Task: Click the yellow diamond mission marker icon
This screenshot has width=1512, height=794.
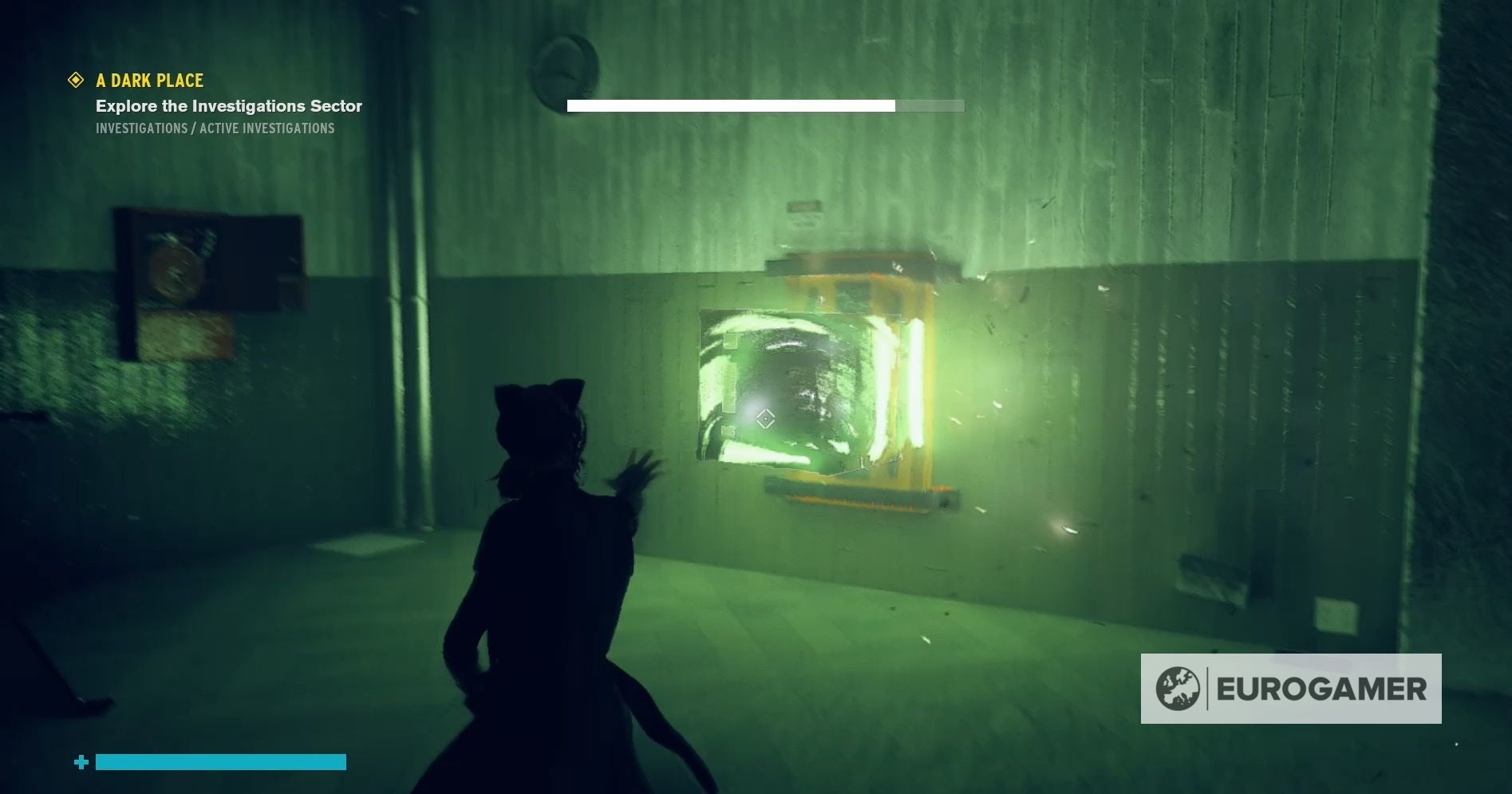Action: (76, 80)
